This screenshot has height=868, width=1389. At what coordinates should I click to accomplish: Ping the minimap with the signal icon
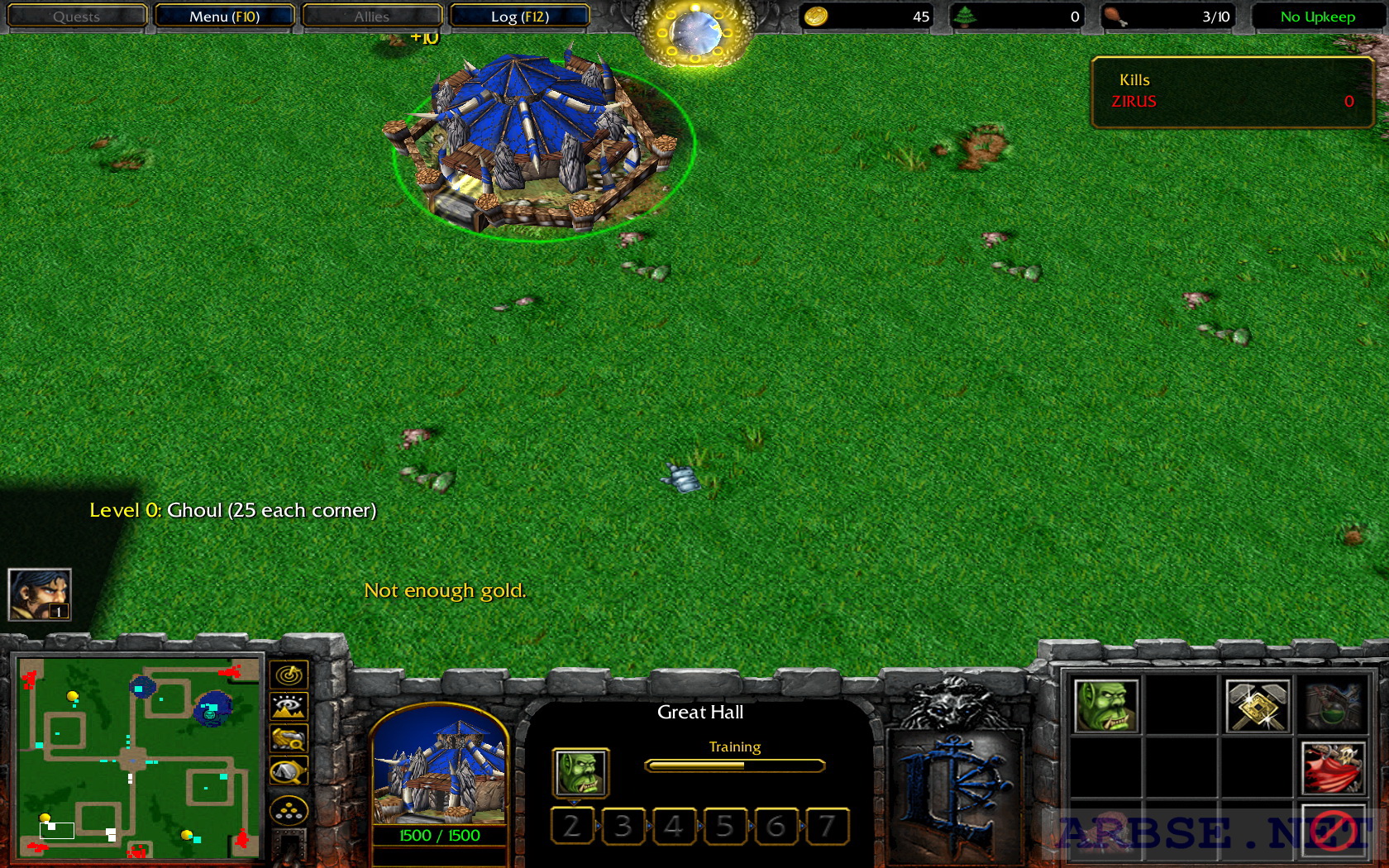tap(289, 675)
